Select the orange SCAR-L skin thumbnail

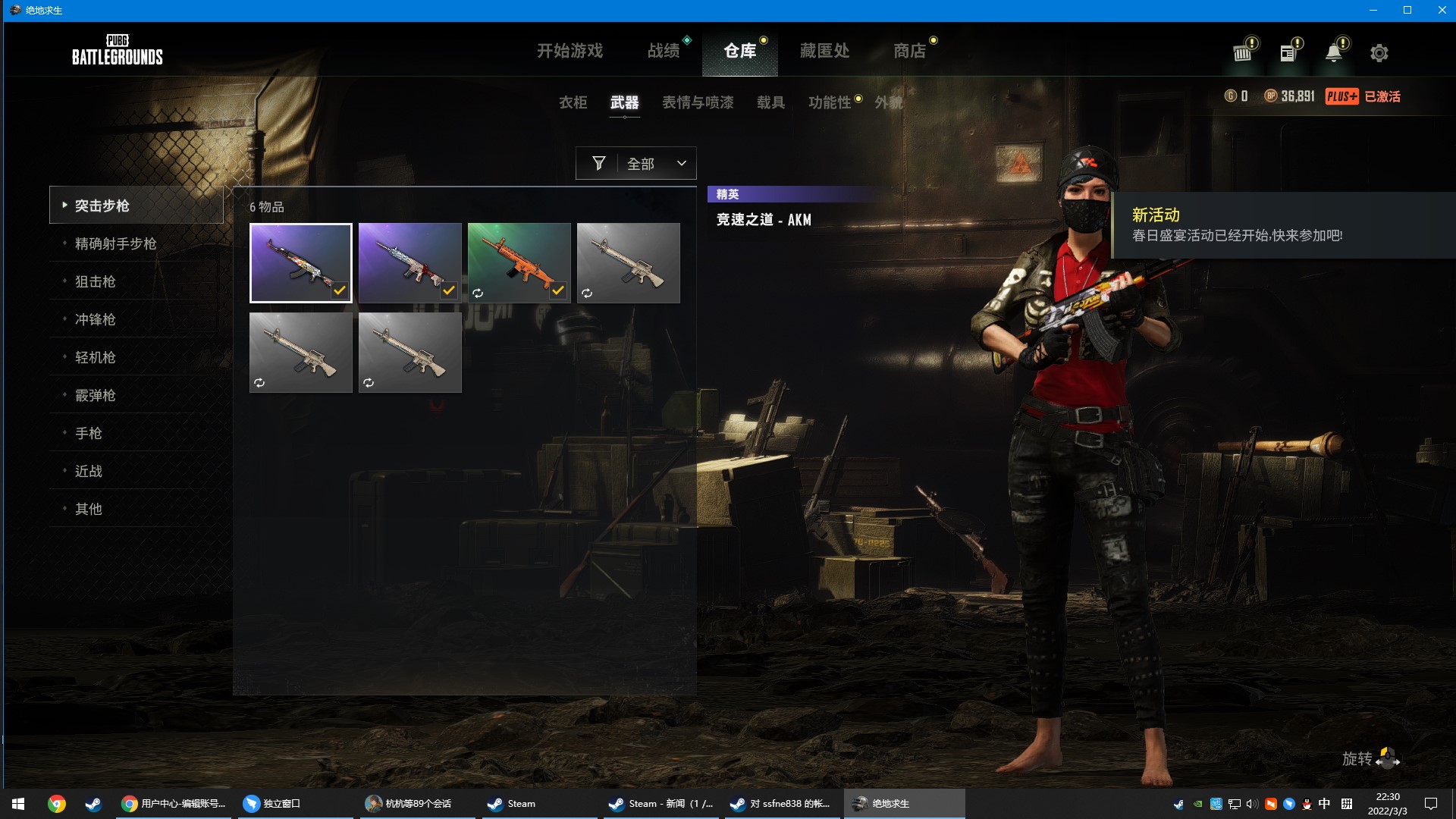[519, 262]
